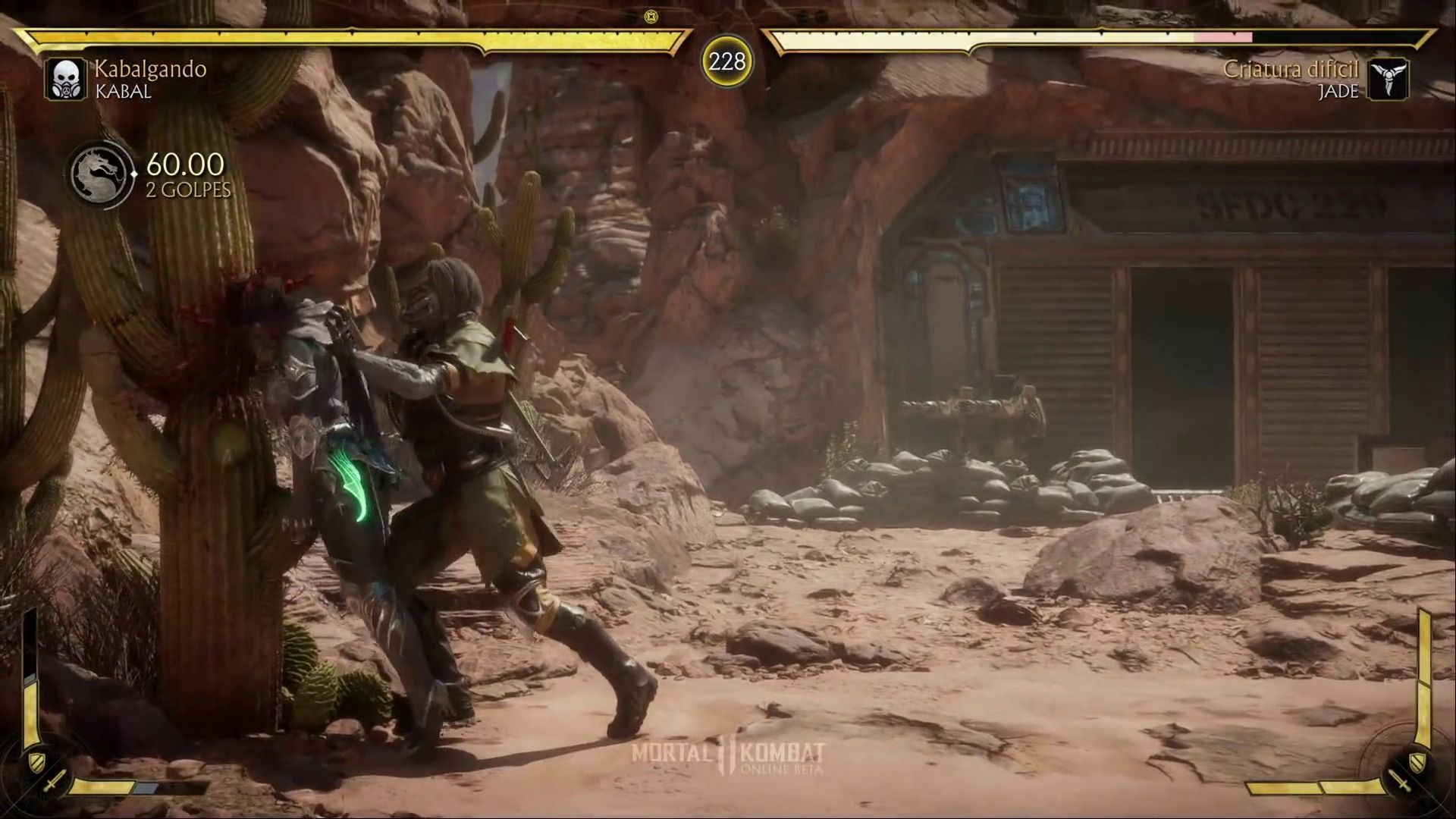The image size is (1456, 819).
Task: Click Kabal's offensive meter sword icon
Action: pos(53,780)
